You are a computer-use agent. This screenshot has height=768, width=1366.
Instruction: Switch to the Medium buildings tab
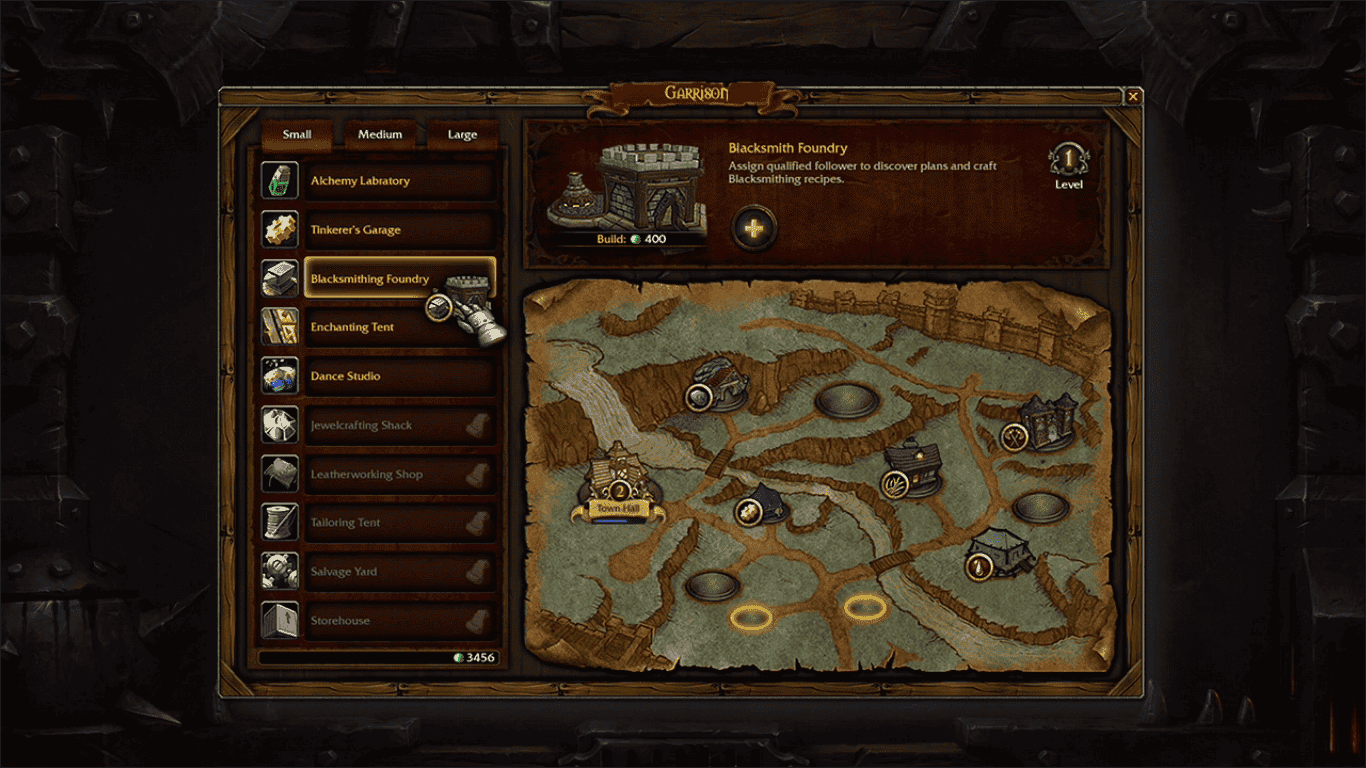coord(380,134)
